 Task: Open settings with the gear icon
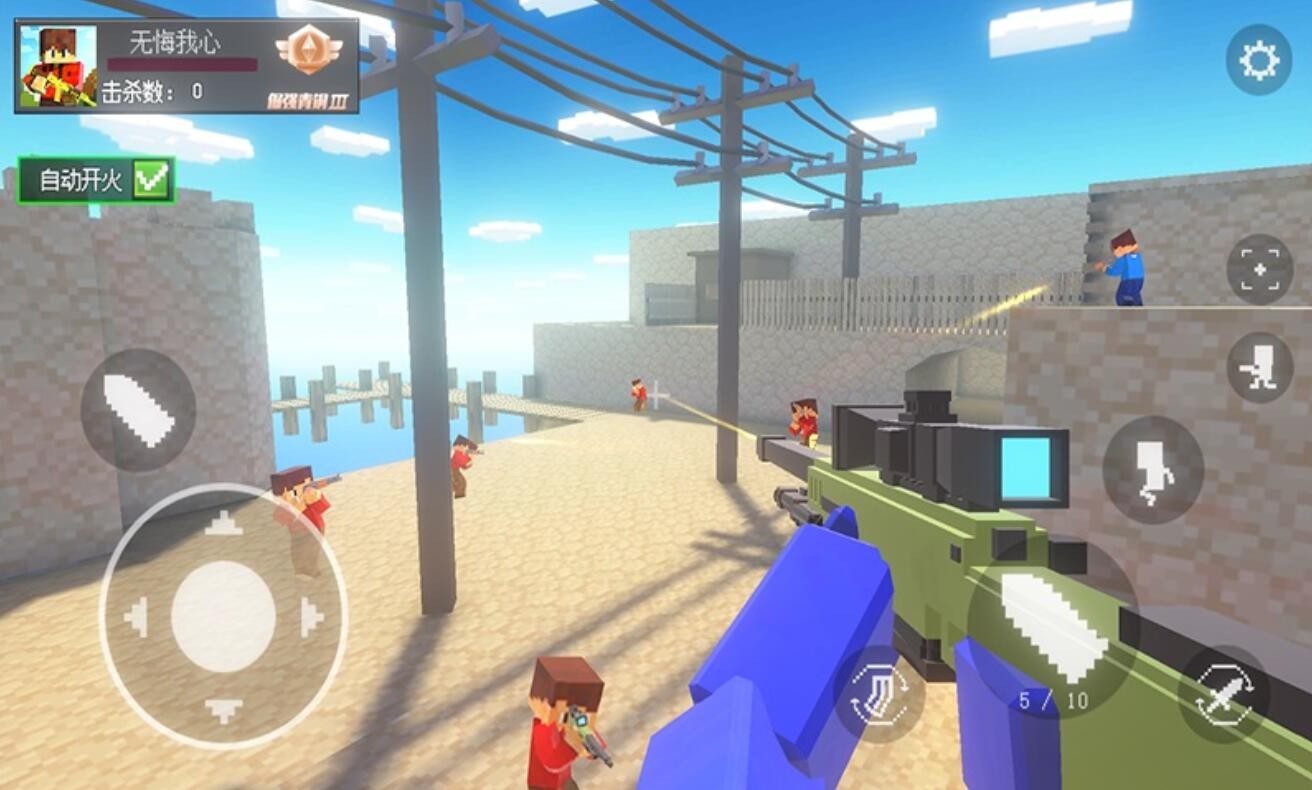(x=1258, y=61)
